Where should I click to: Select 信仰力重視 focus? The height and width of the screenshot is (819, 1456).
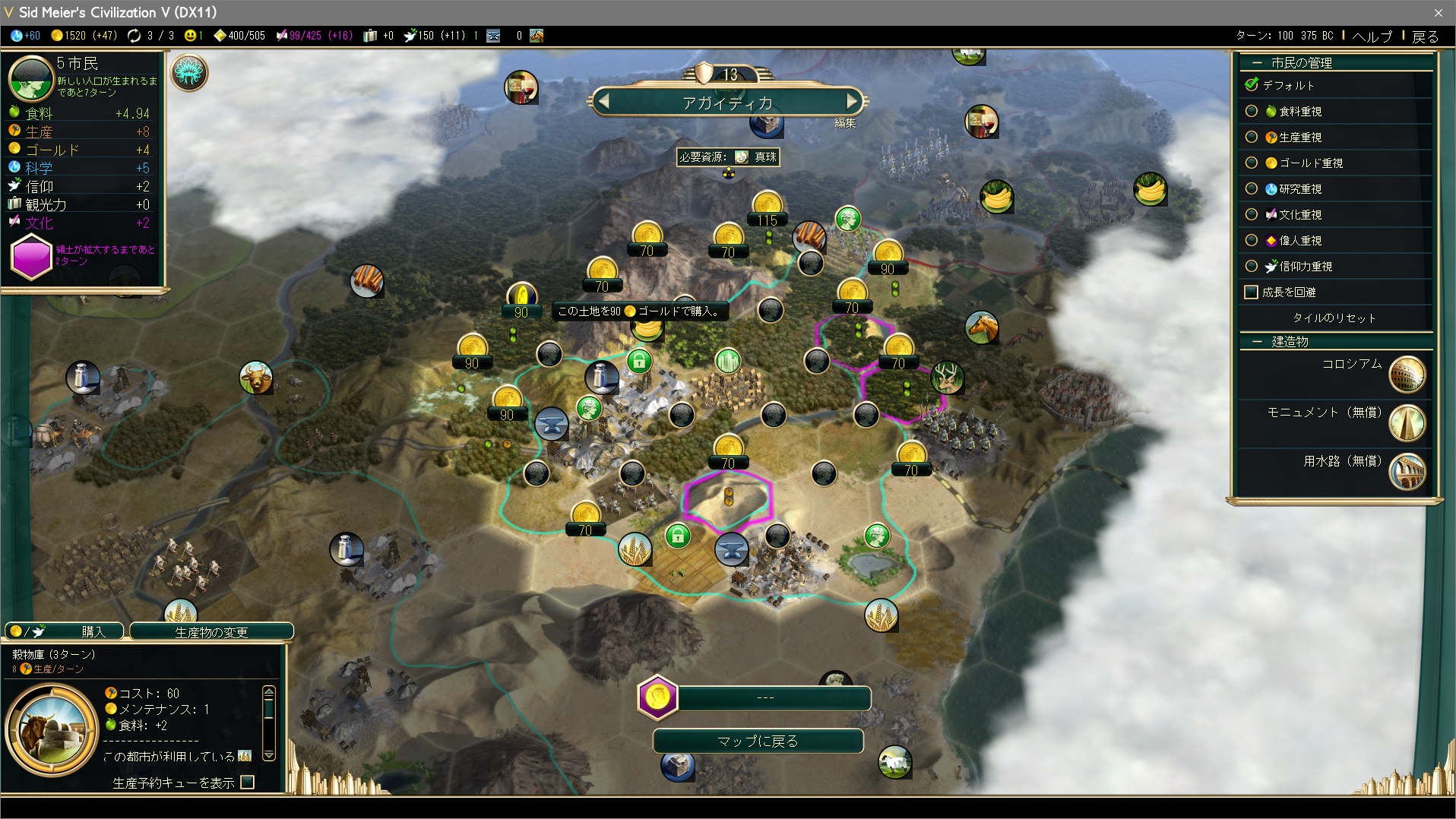(x=1252, y=267)
